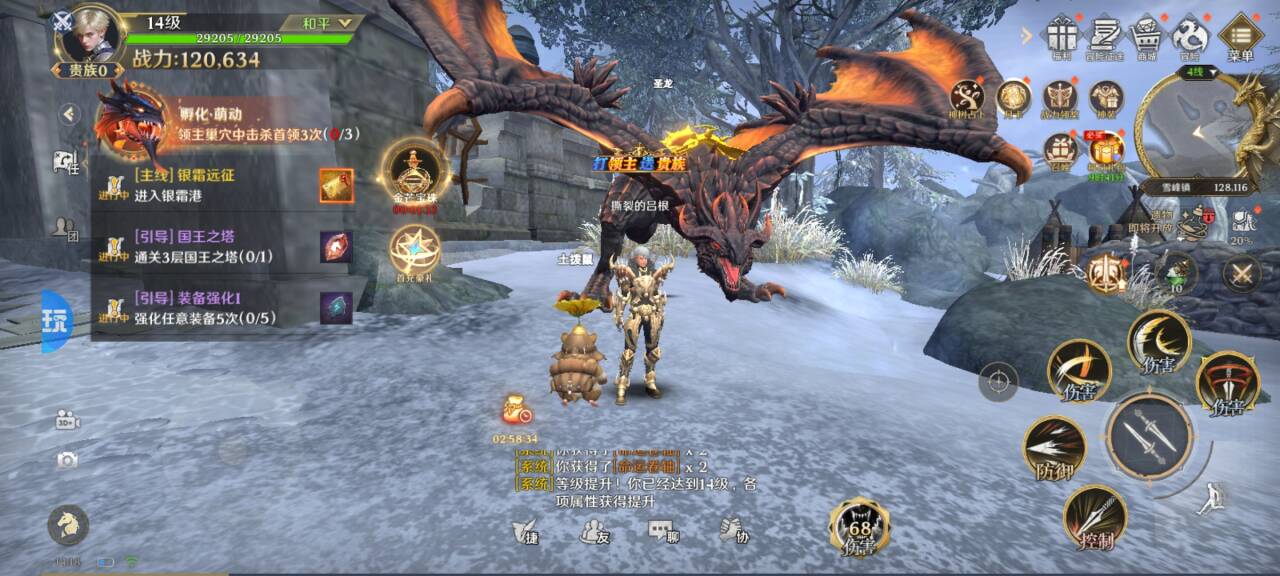Screen dimensions: 1280x576
Task: Open the 福利 gift box rewards
Action: pos(1060,36)
